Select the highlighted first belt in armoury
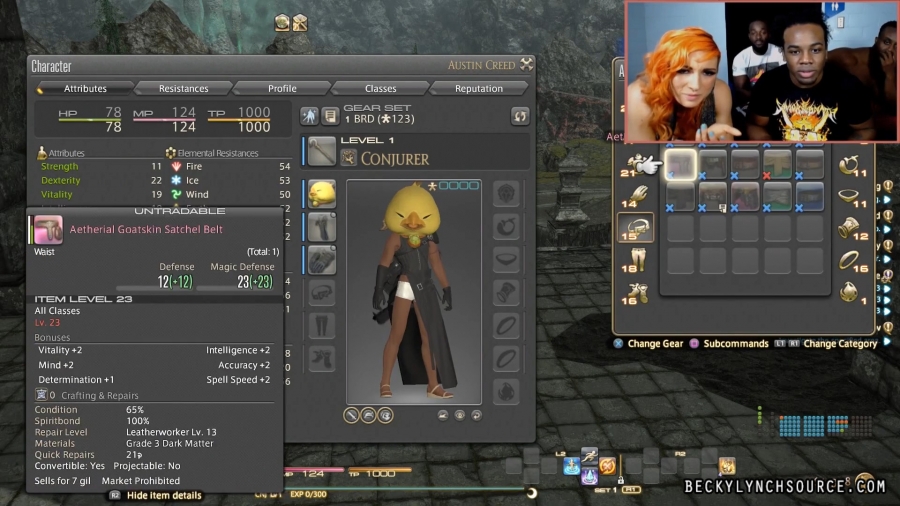This screenshot has height=506, width=900. tap(681, 164)
